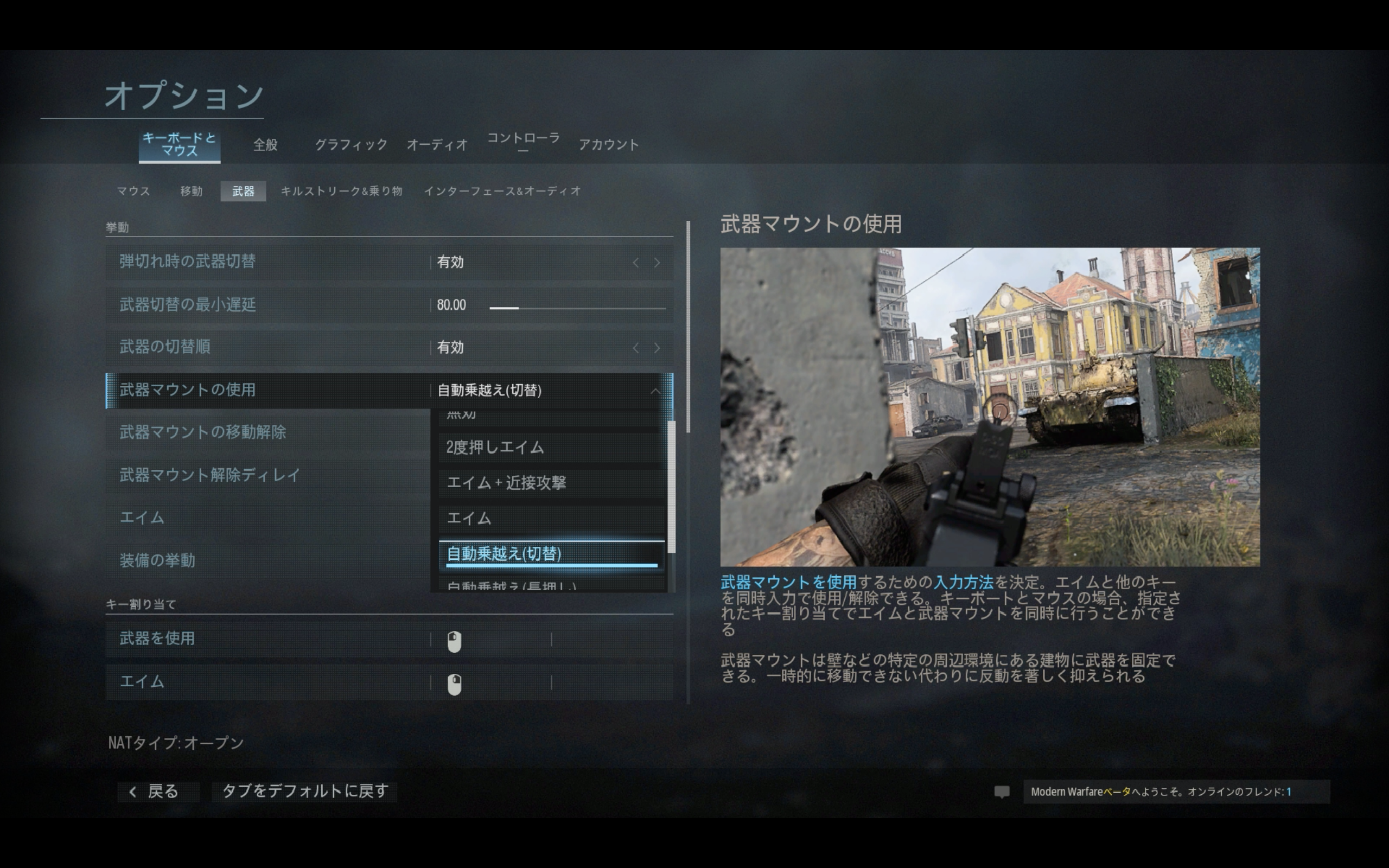Switch to the 全般 options tab
Screen dimensions: 1389x868
pyautogui.click(x=265, y=145)
